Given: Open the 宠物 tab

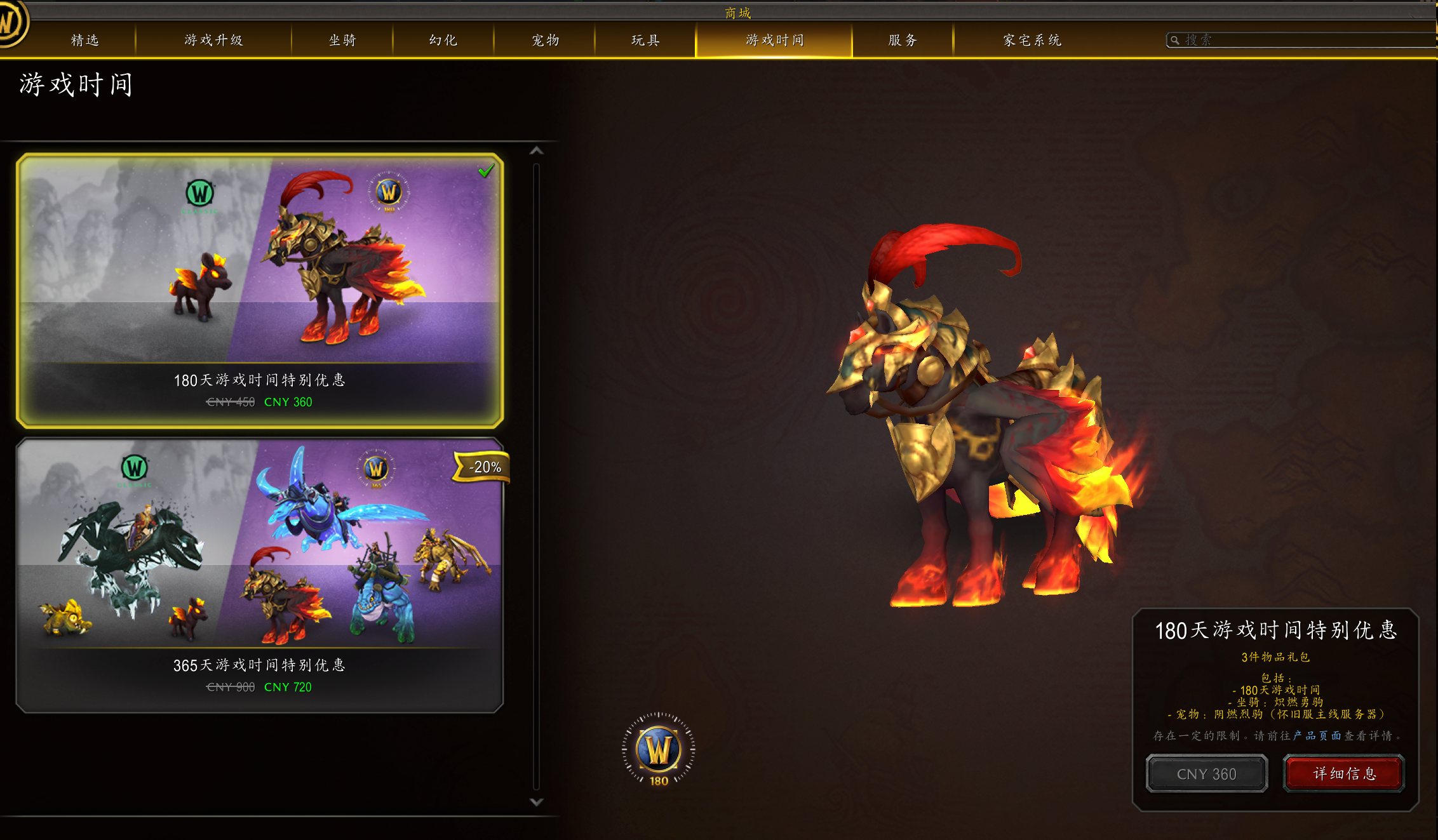Looking at the screenshot, I should click(x=545, y=40).
